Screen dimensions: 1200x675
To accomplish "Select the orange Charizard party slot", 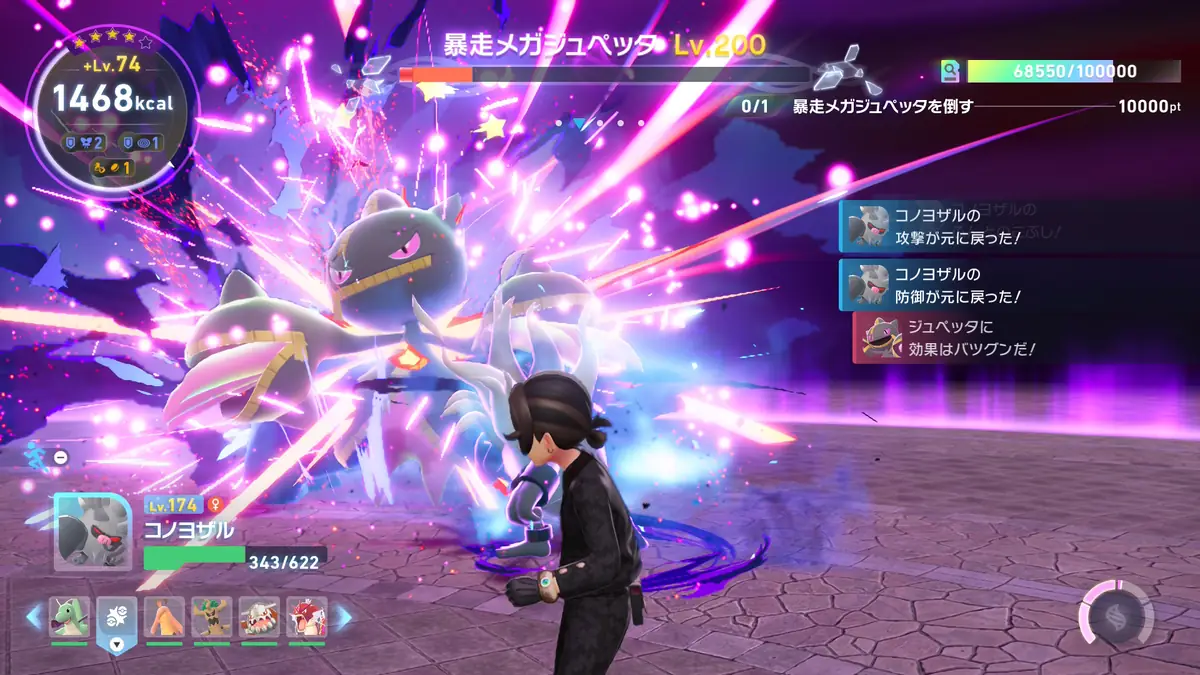I will tap(164, 618).
